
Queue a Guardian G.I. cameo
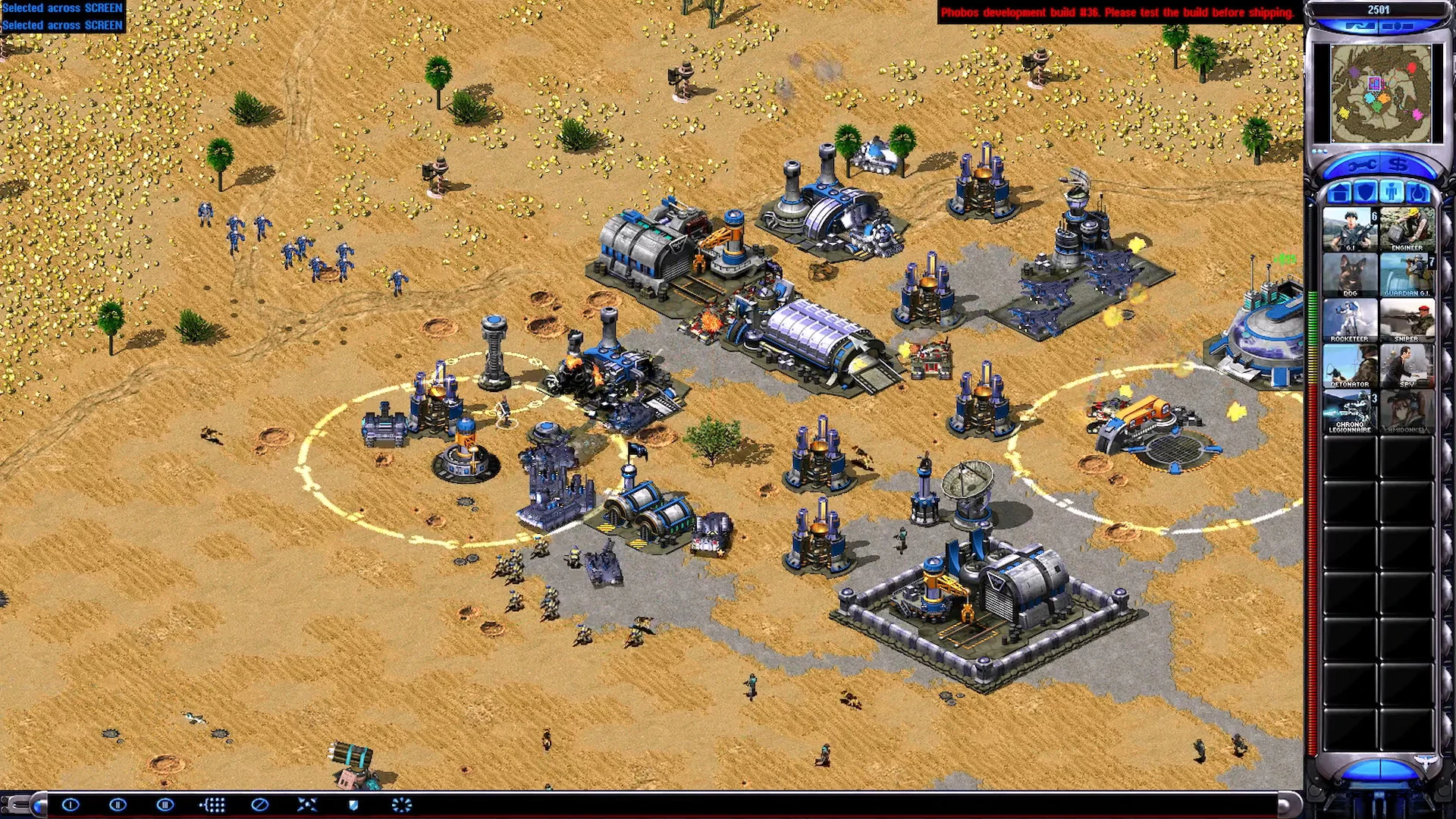(x=1407, y=275)
